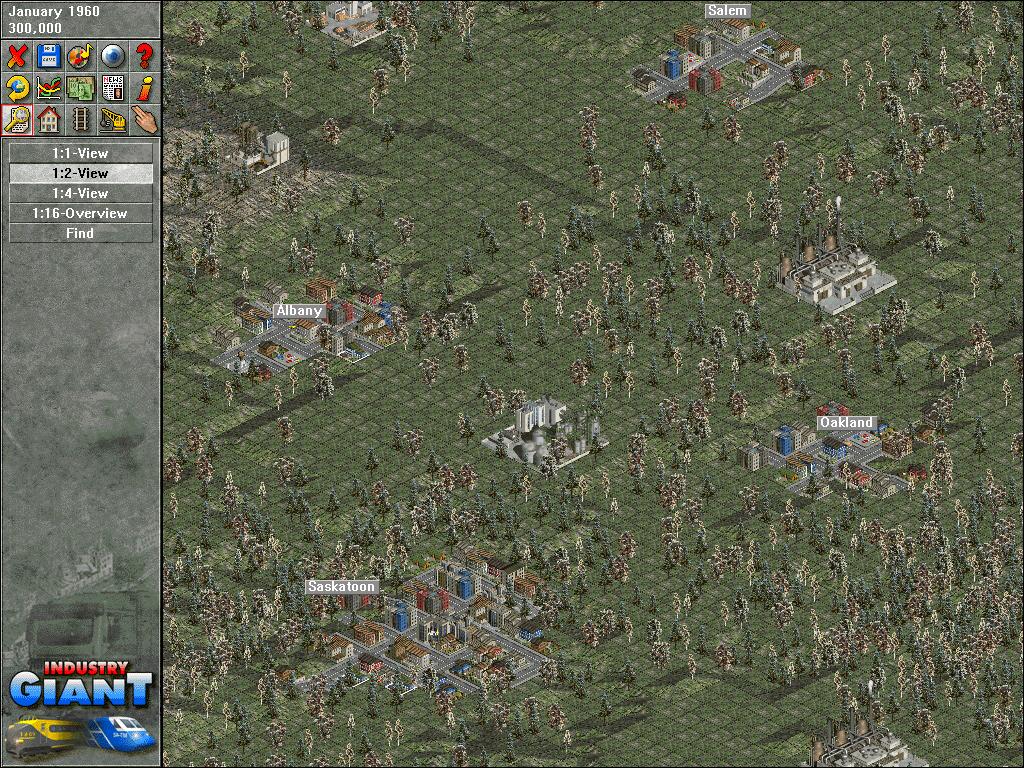The image size is (1024, 768).
Task: Click the Find button
Action: point(80,233)
